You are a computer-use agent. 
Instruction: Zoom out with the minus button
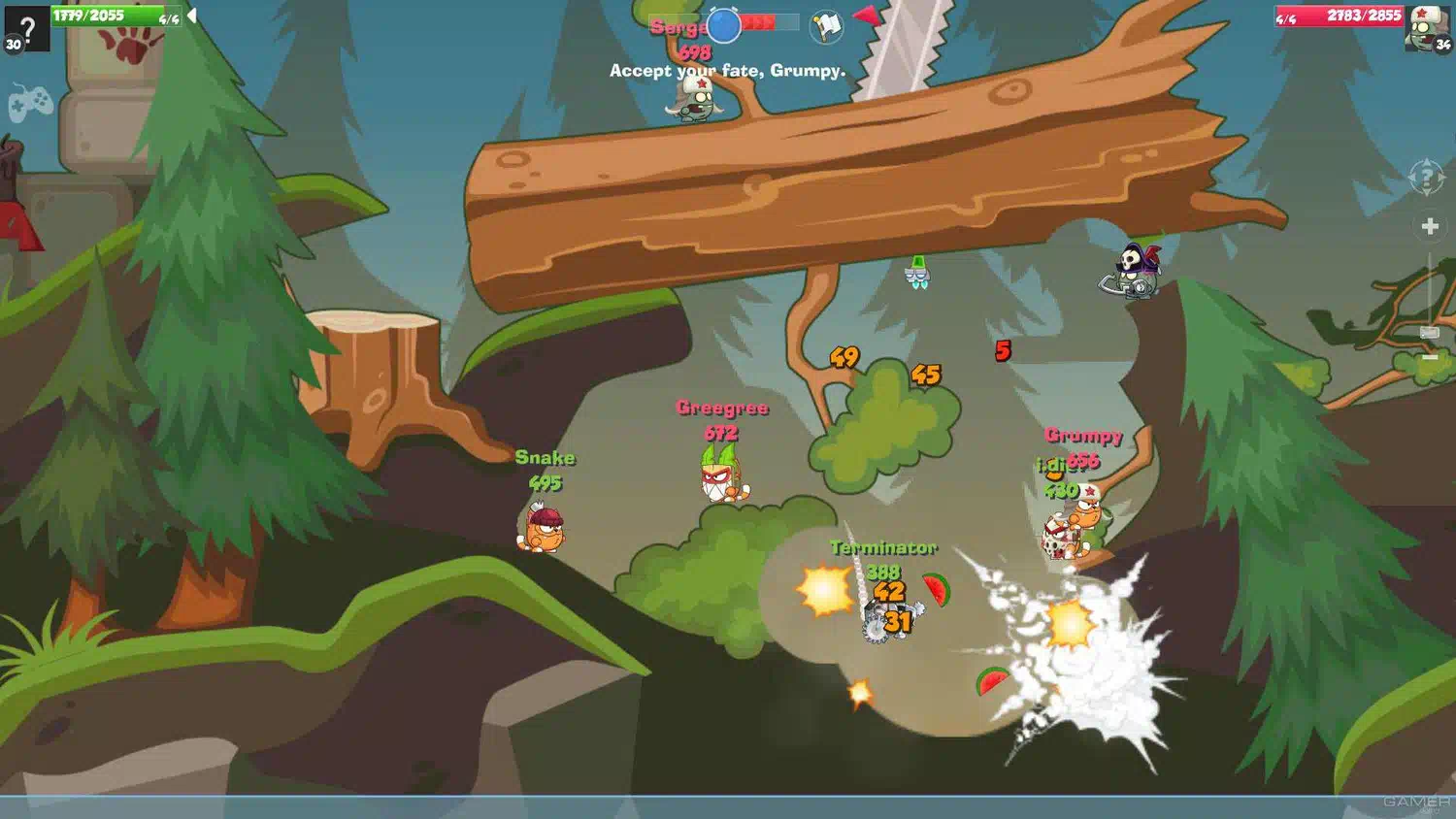pyautogui.click(x=1430, y=358)
